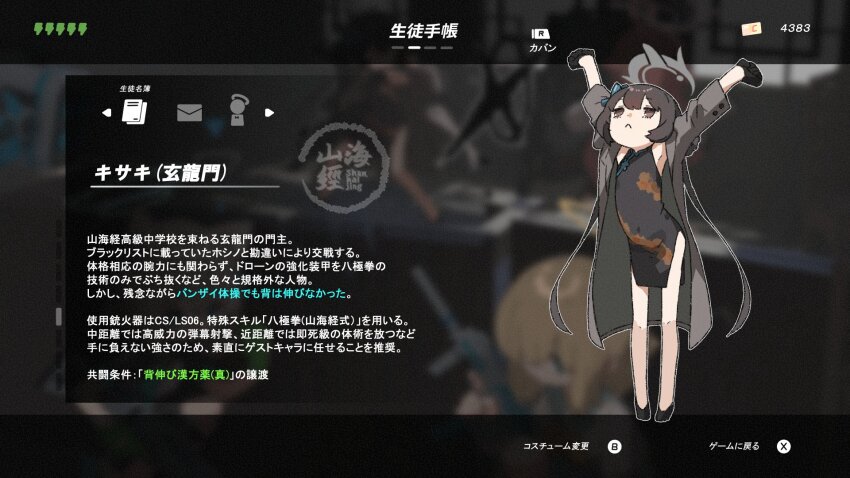850x478 pixels.
Task: Click the right arrow beside the tabs
Action: pyautogui.click(x=268, y=112)
